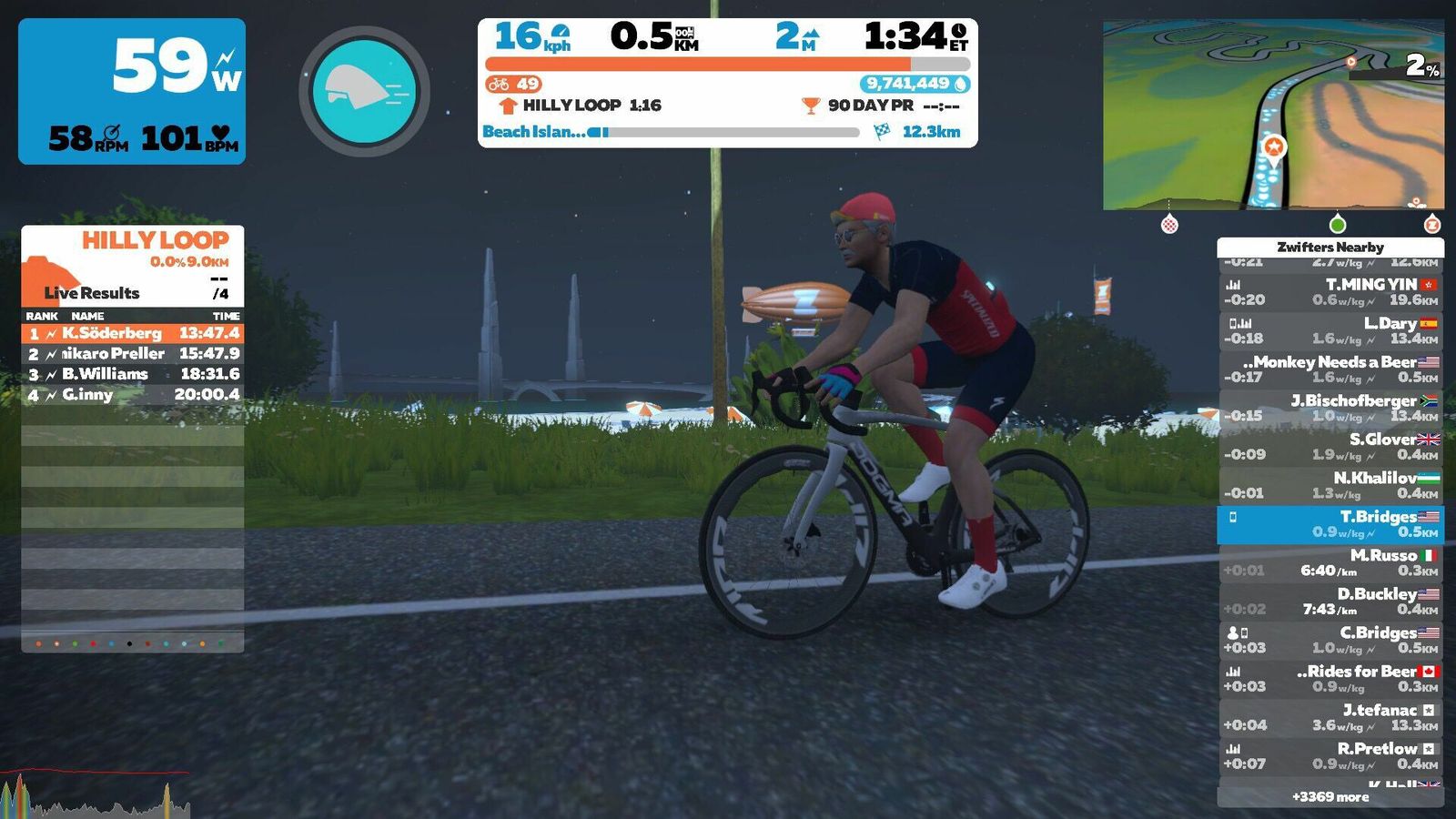This screenshot has height=819, width=1456.
Task: Select rider T.MING YIN in nearby list
Action: pyautogui.click(x=1330, y=292)
